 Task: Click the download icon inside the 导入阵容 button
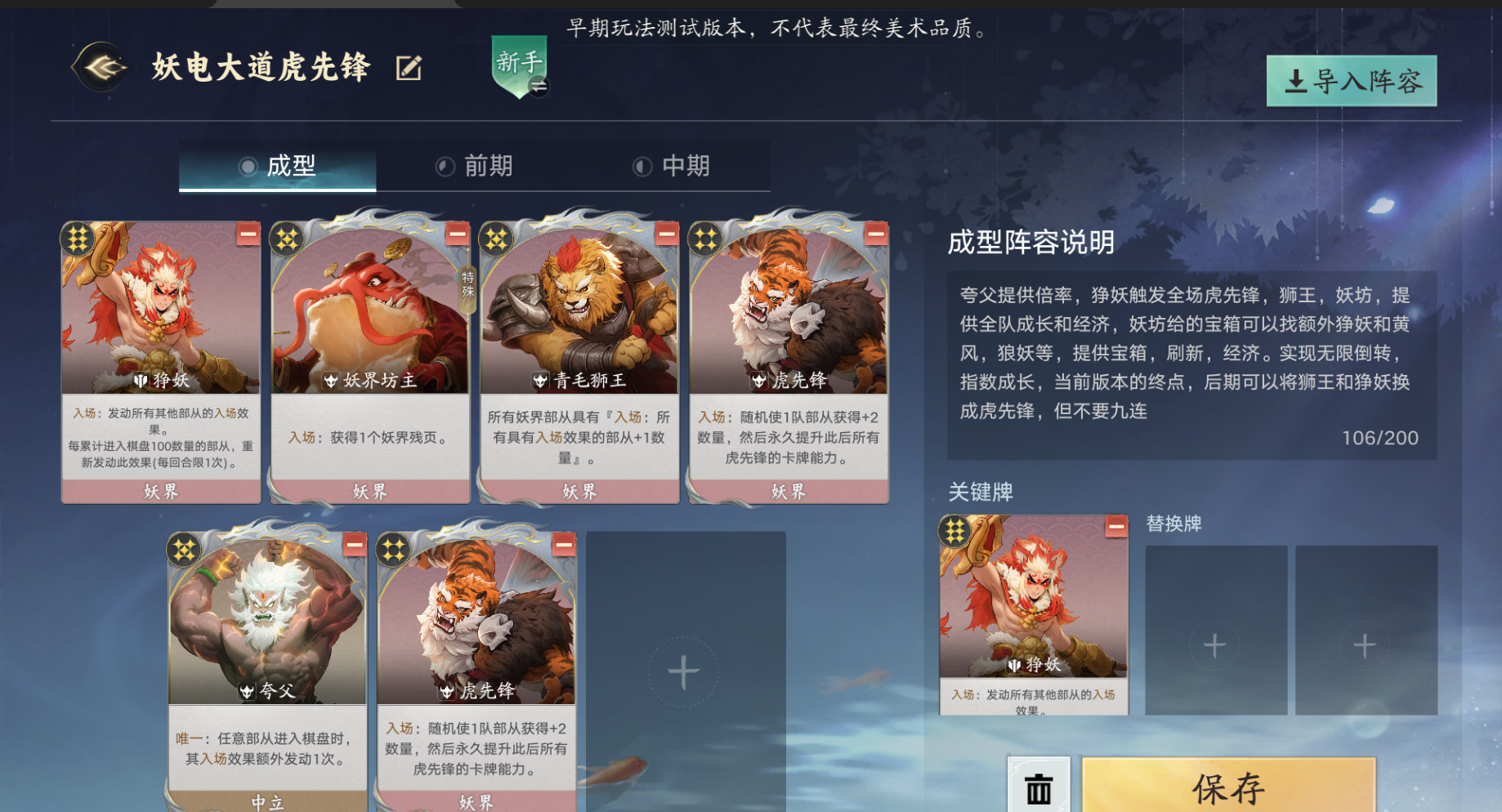[1295, 81]
